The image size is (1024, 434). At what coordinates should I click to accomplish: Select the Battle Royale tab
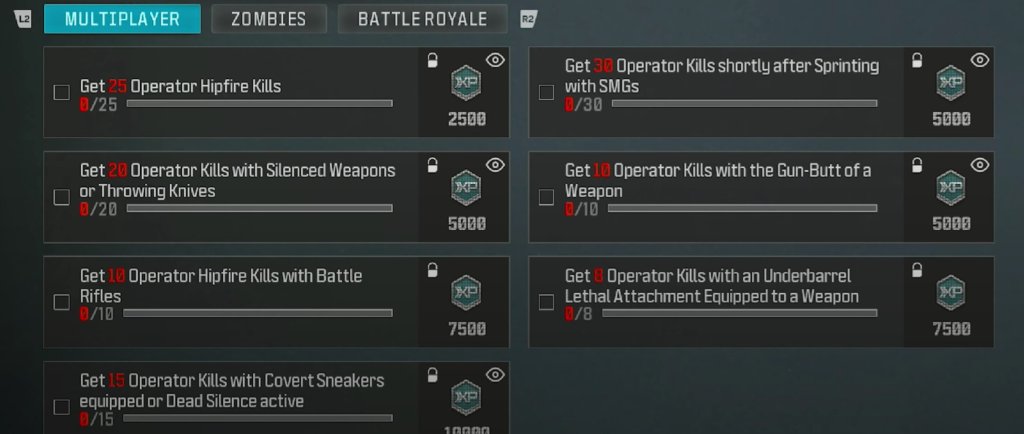[422, 19]
